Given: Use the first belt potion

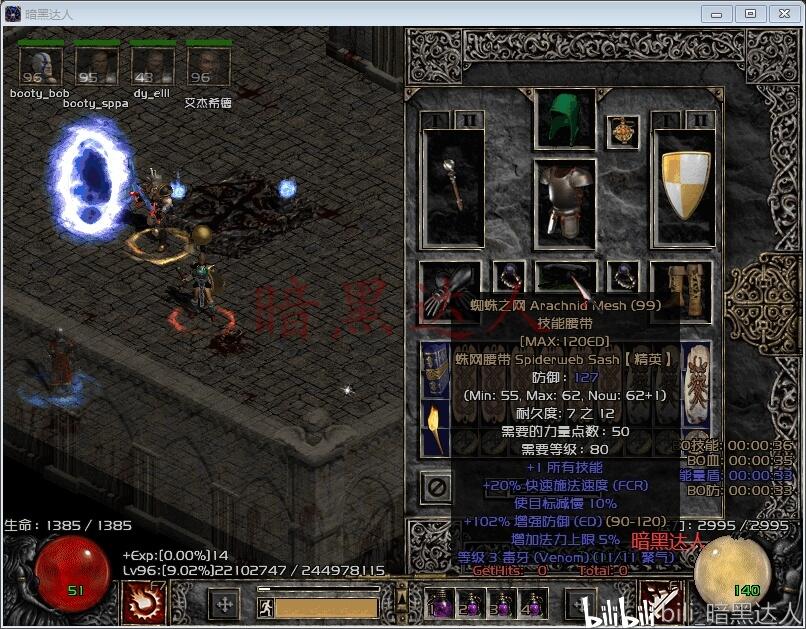Looking at the screenshot, I should (x=440, y=603).
